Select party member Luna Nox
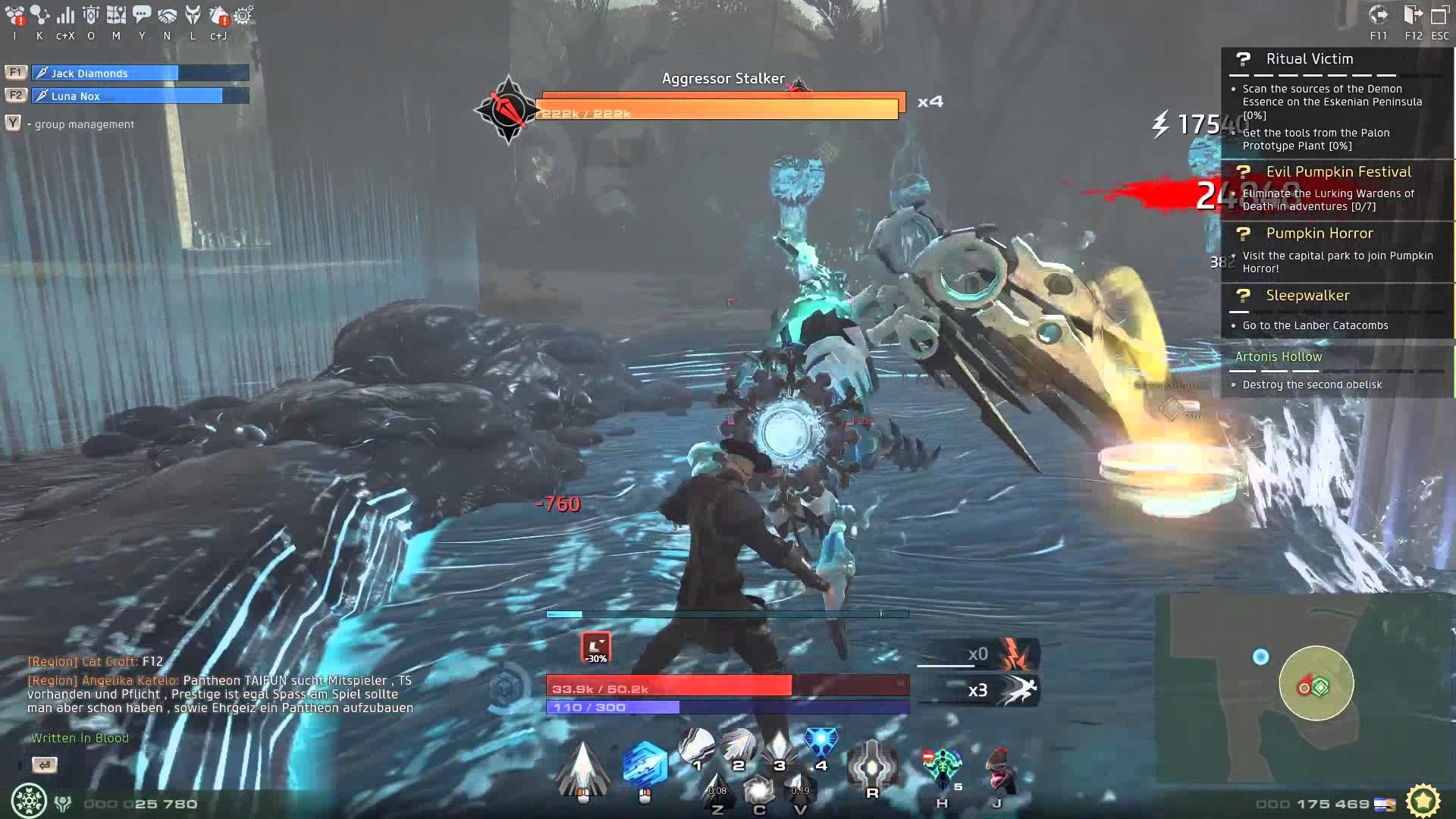Viewport: 1456px width, 819px height. [106, 96]
